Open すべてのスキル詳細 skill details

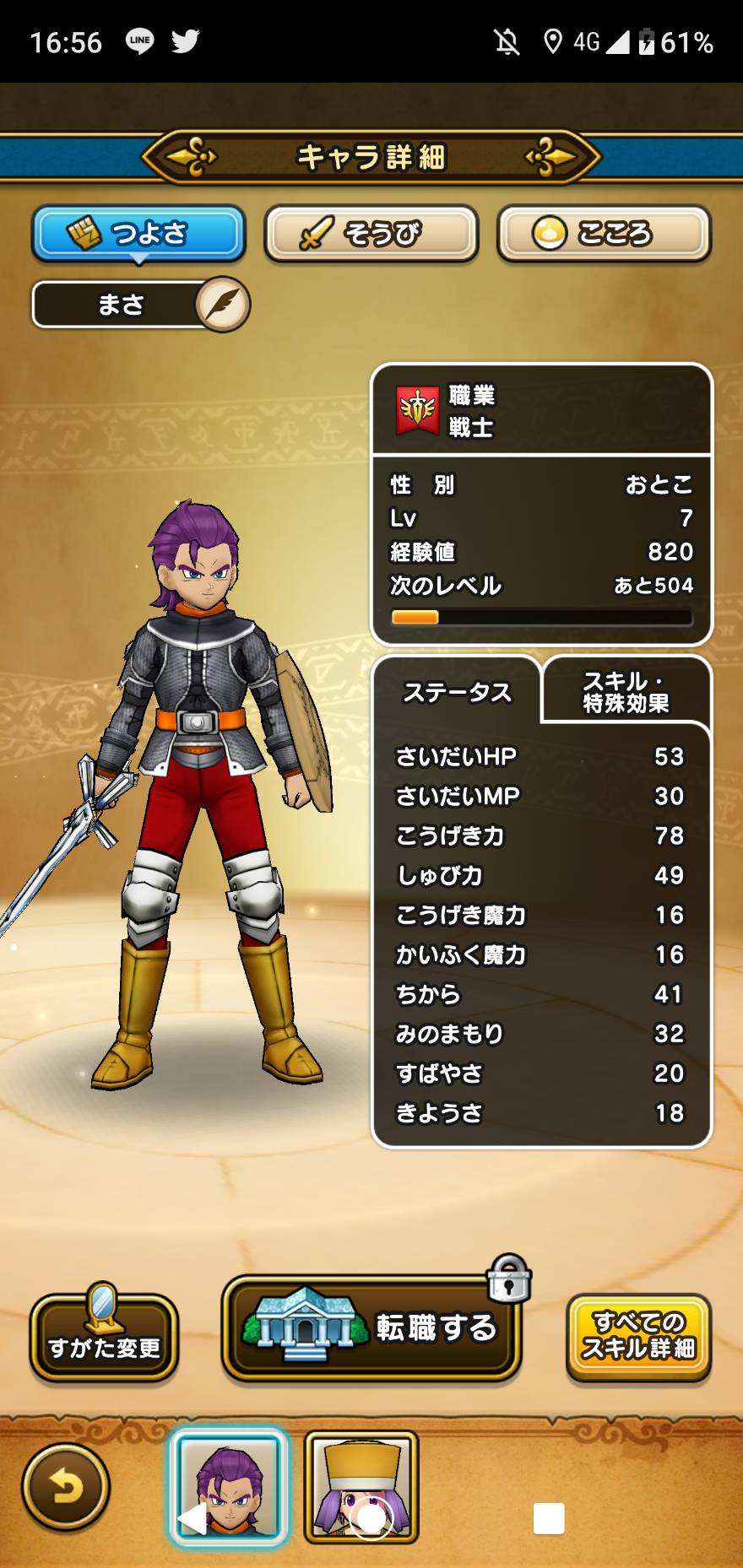click(638, 1337)
